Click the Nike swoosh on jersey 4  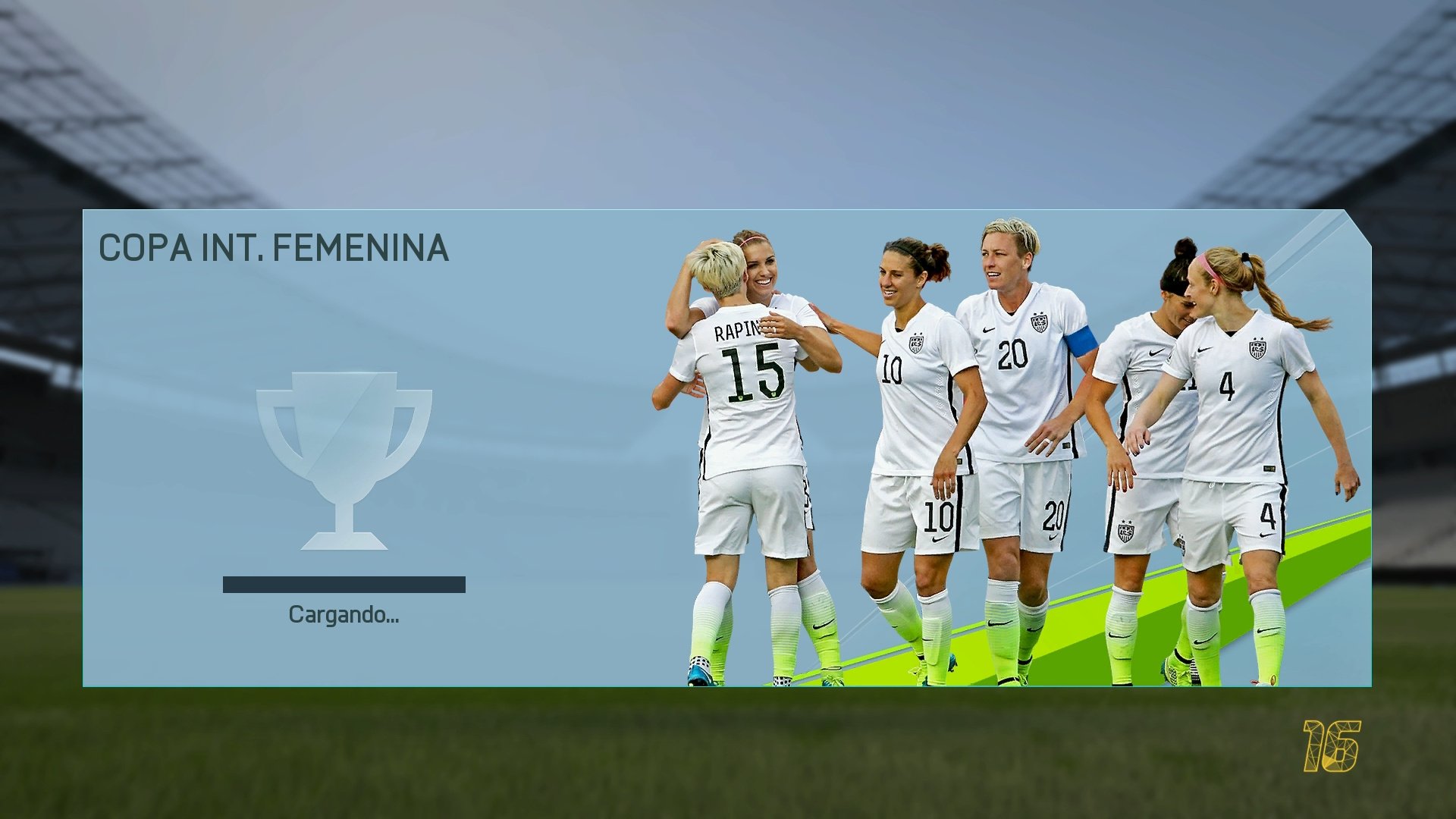1203,349
